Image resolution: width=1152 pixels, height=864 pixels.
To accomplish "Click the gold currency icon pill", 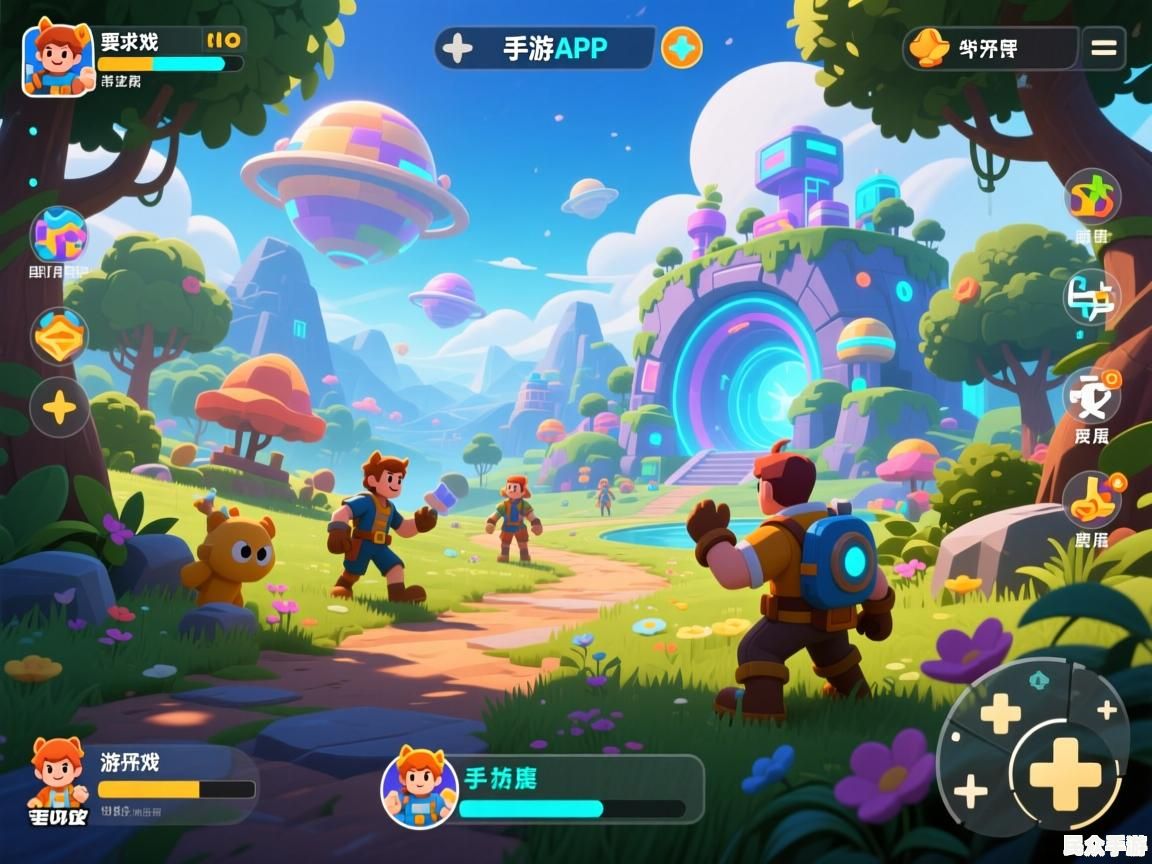I will click(x=990, y=48).
